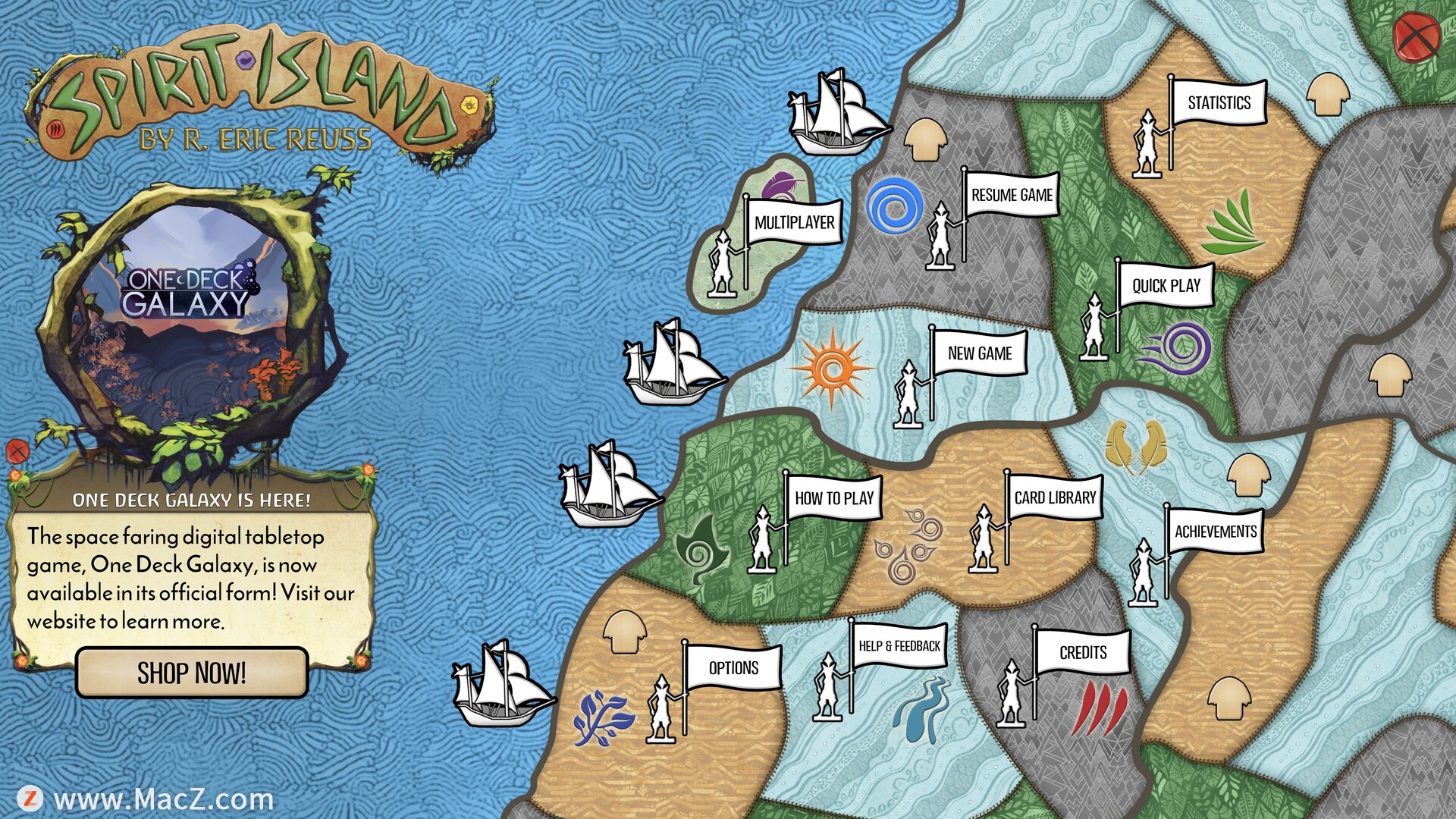
Task: Open the Statistics flag
Action: coord(1219,103)
